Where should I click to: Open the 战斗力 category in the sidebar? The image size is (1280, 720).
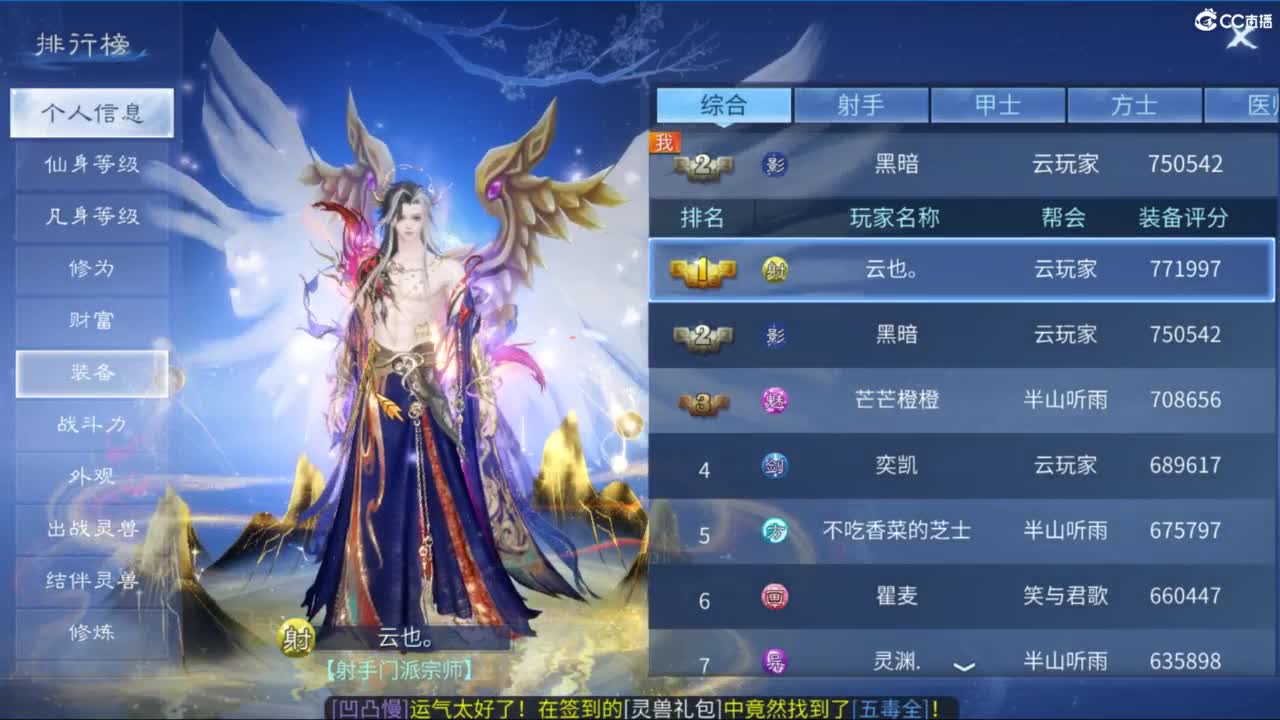[92, 424]
